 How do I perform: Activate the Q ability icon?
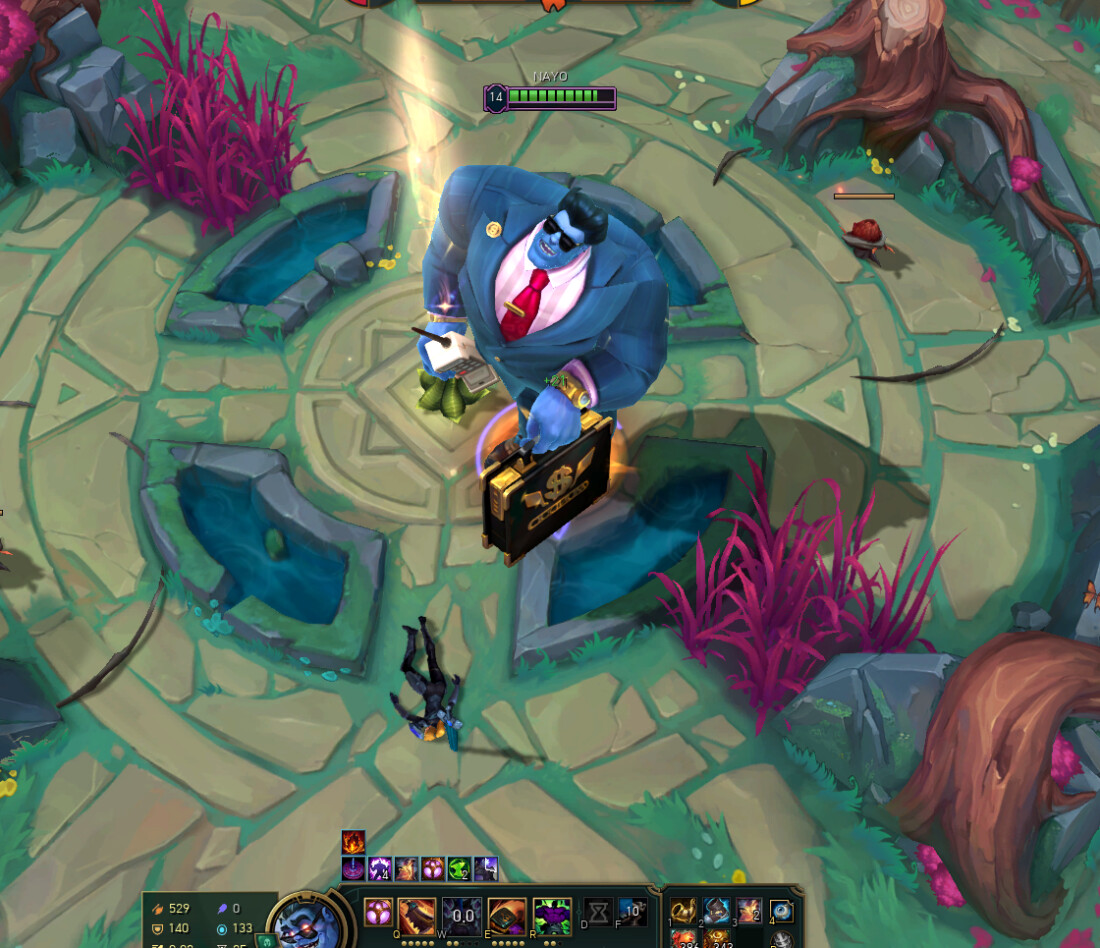[x=416, y=915]
